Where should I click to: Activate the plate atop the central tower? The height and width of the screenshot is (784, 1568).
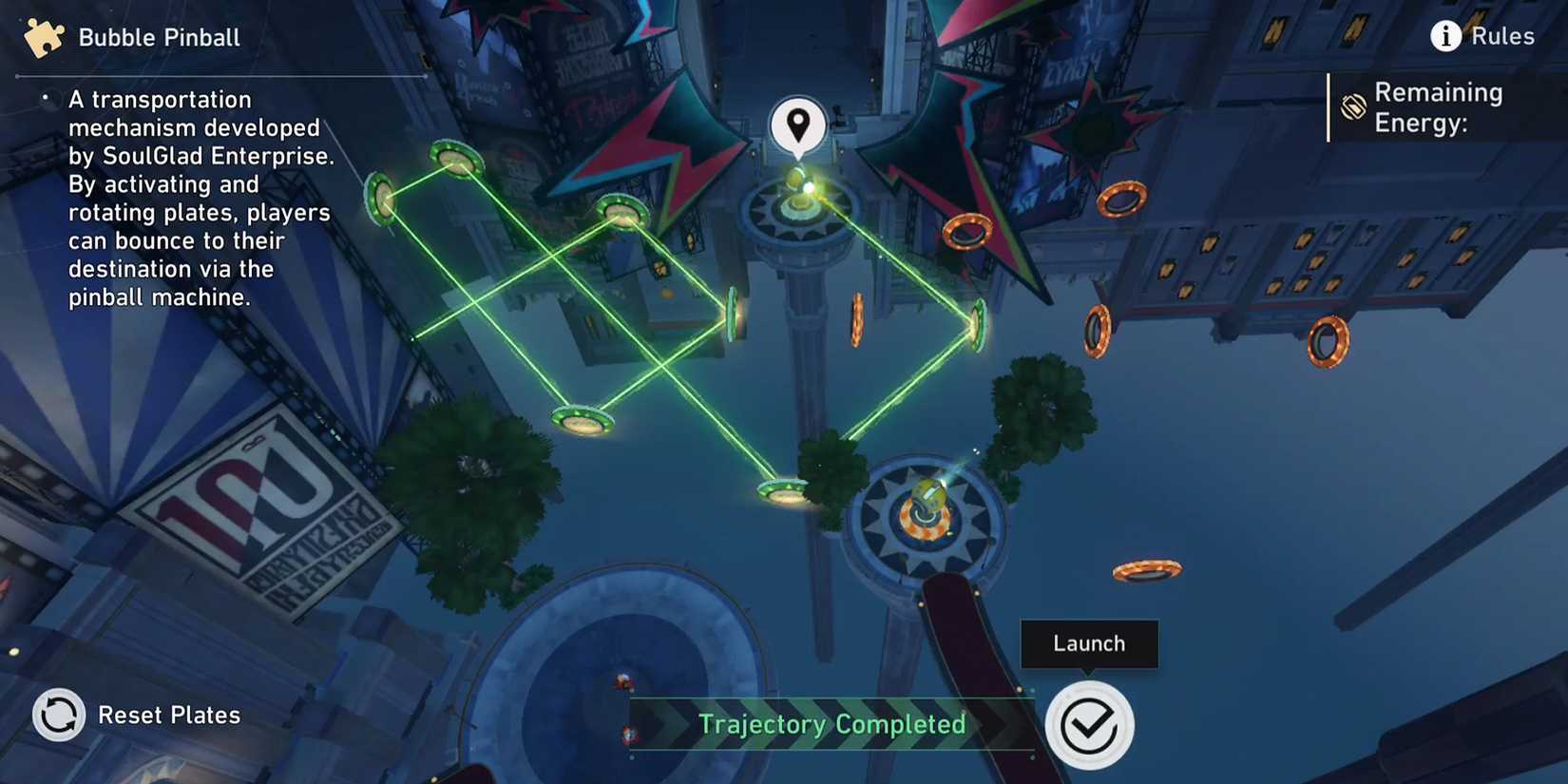coord(800,202)
